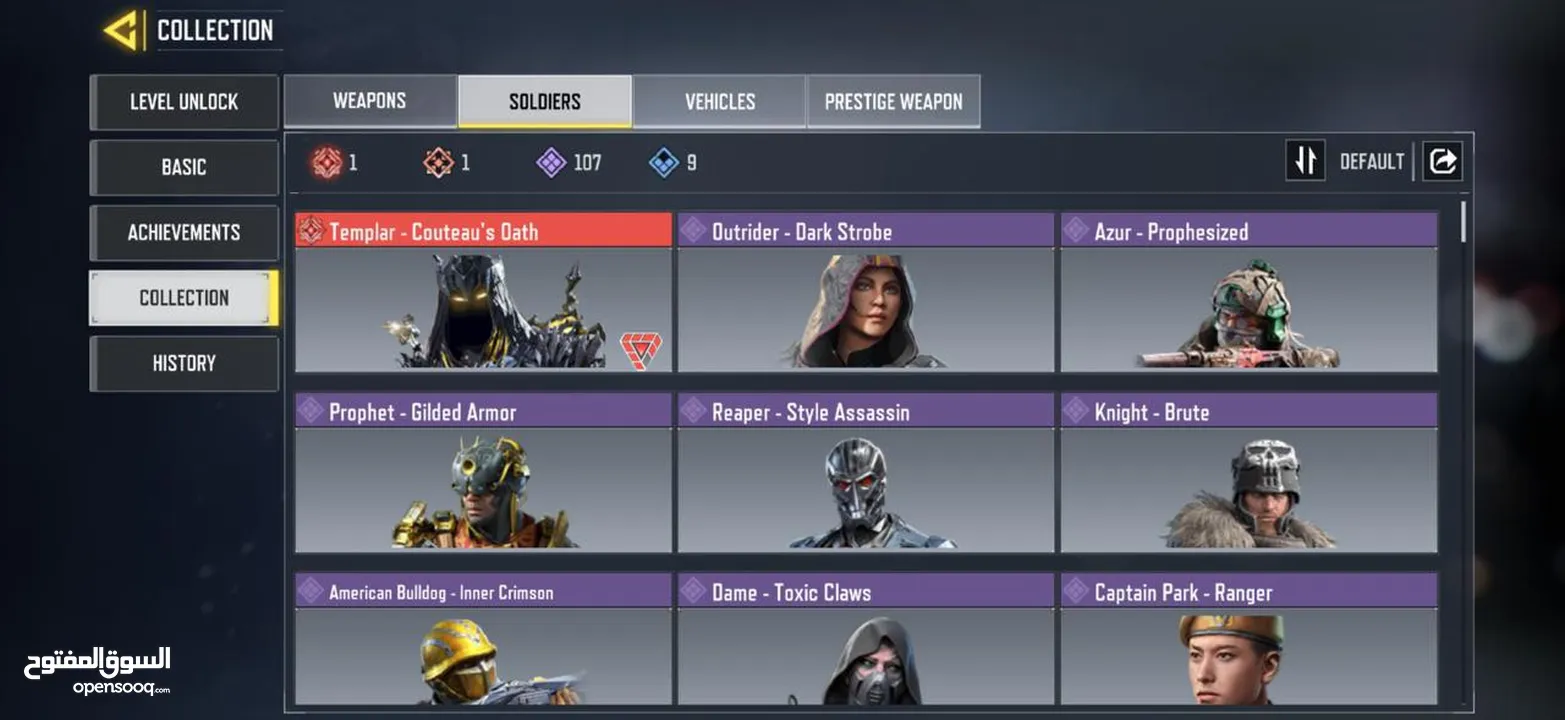
Task: Click the LEVEL UNLOCK button
Action: point(184,102)
